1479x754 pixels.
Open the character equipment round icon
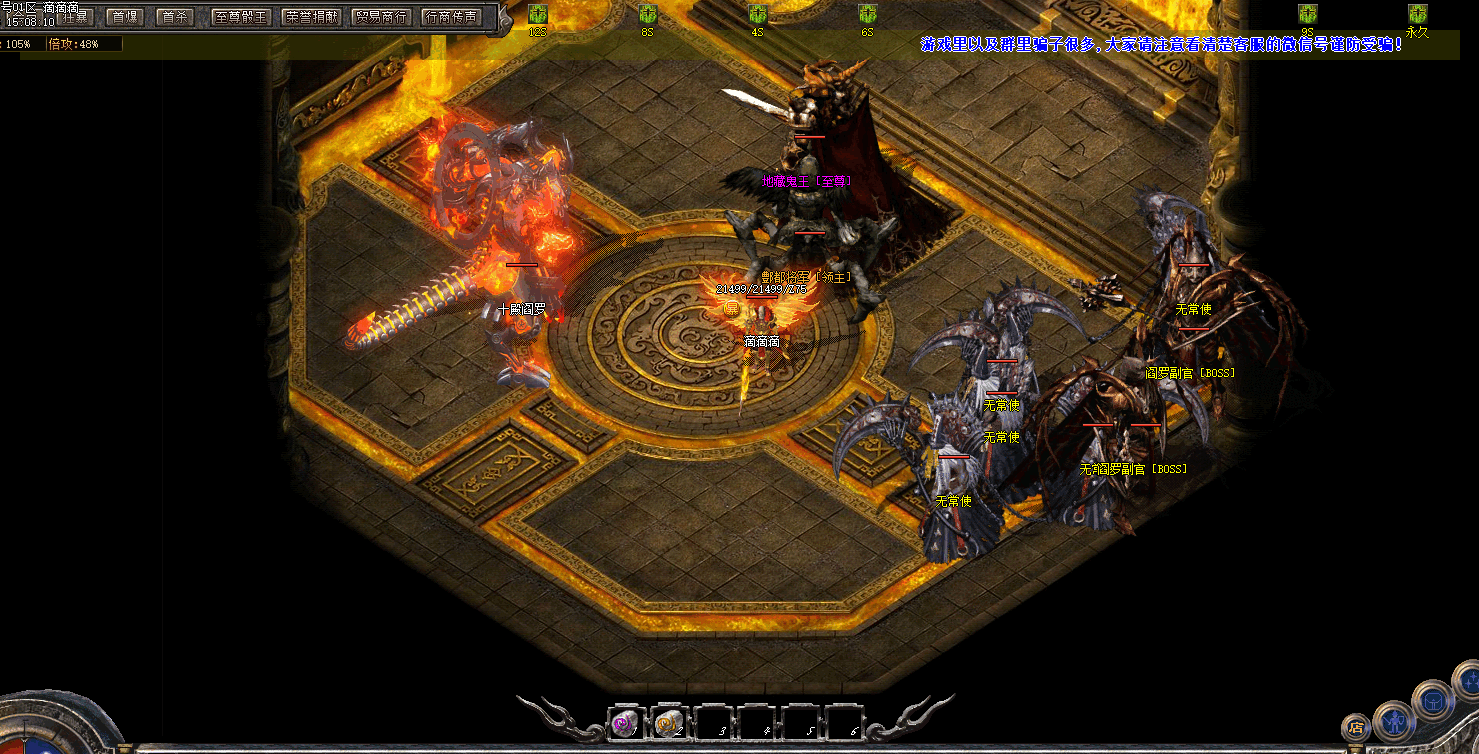point(1393,720)
